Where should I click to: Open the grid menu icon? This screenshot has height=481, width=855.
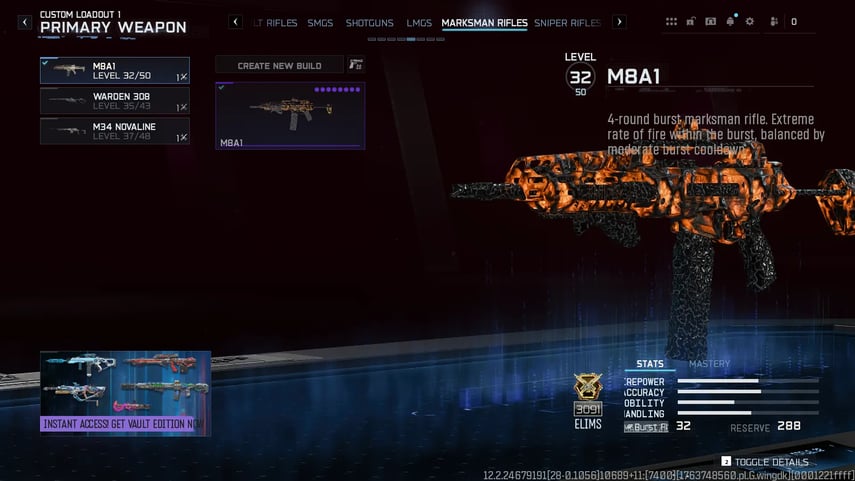671,21
